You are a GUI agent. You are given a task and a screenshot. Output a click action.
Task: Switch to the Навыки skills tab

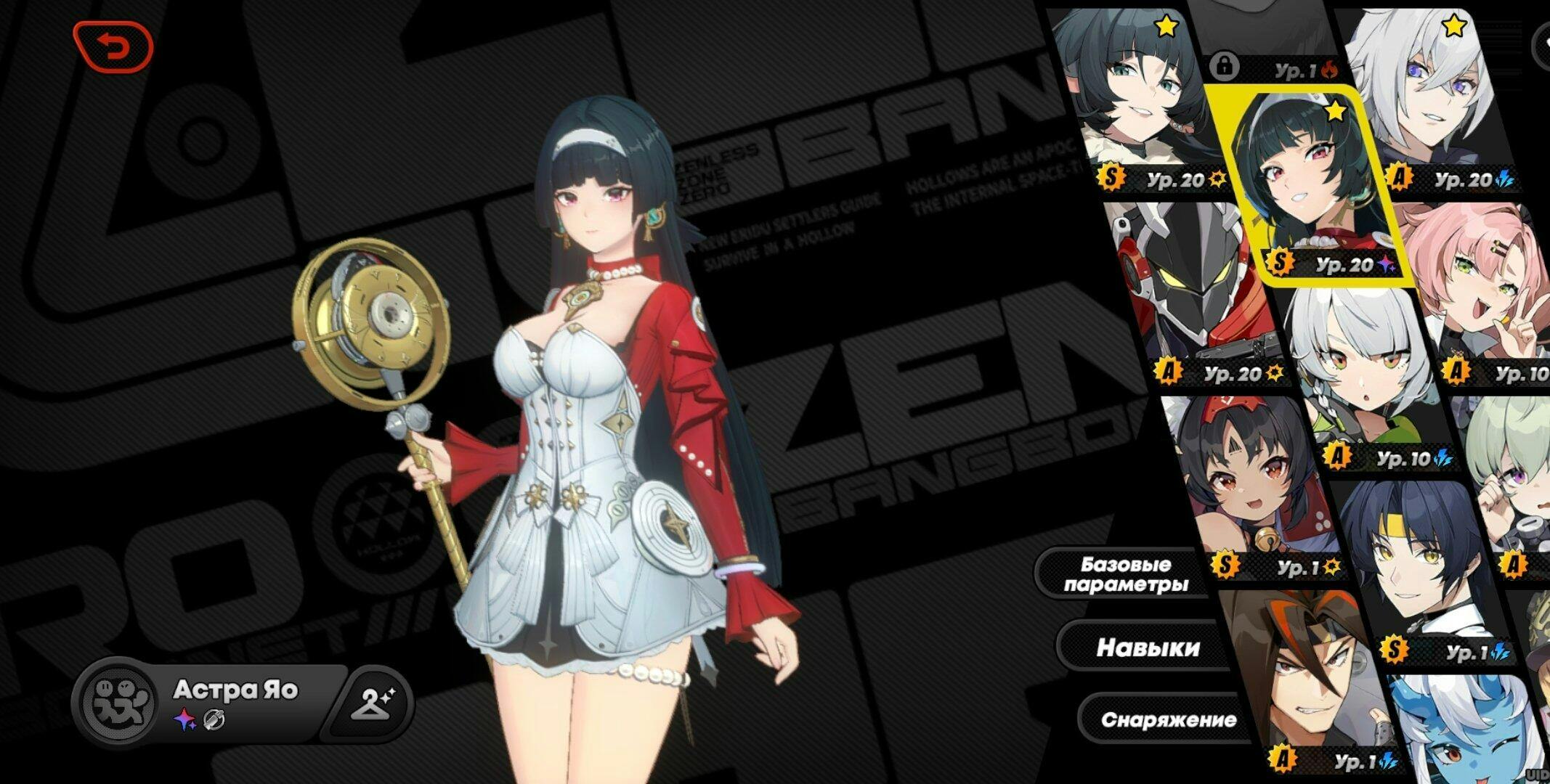click(x=1148, y=648)
